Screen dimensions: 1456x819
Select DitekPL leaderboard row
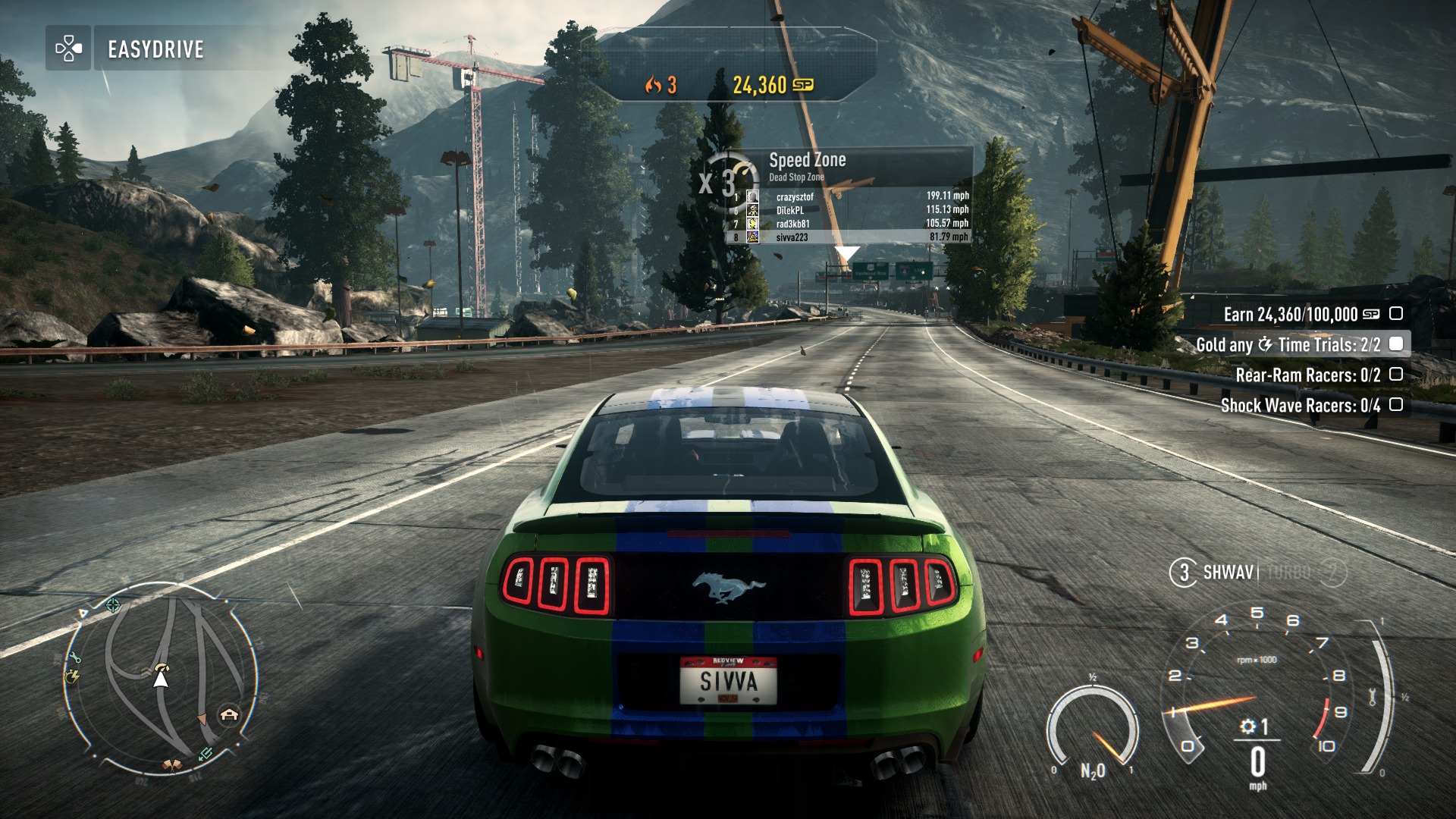[x=849, y=210]
